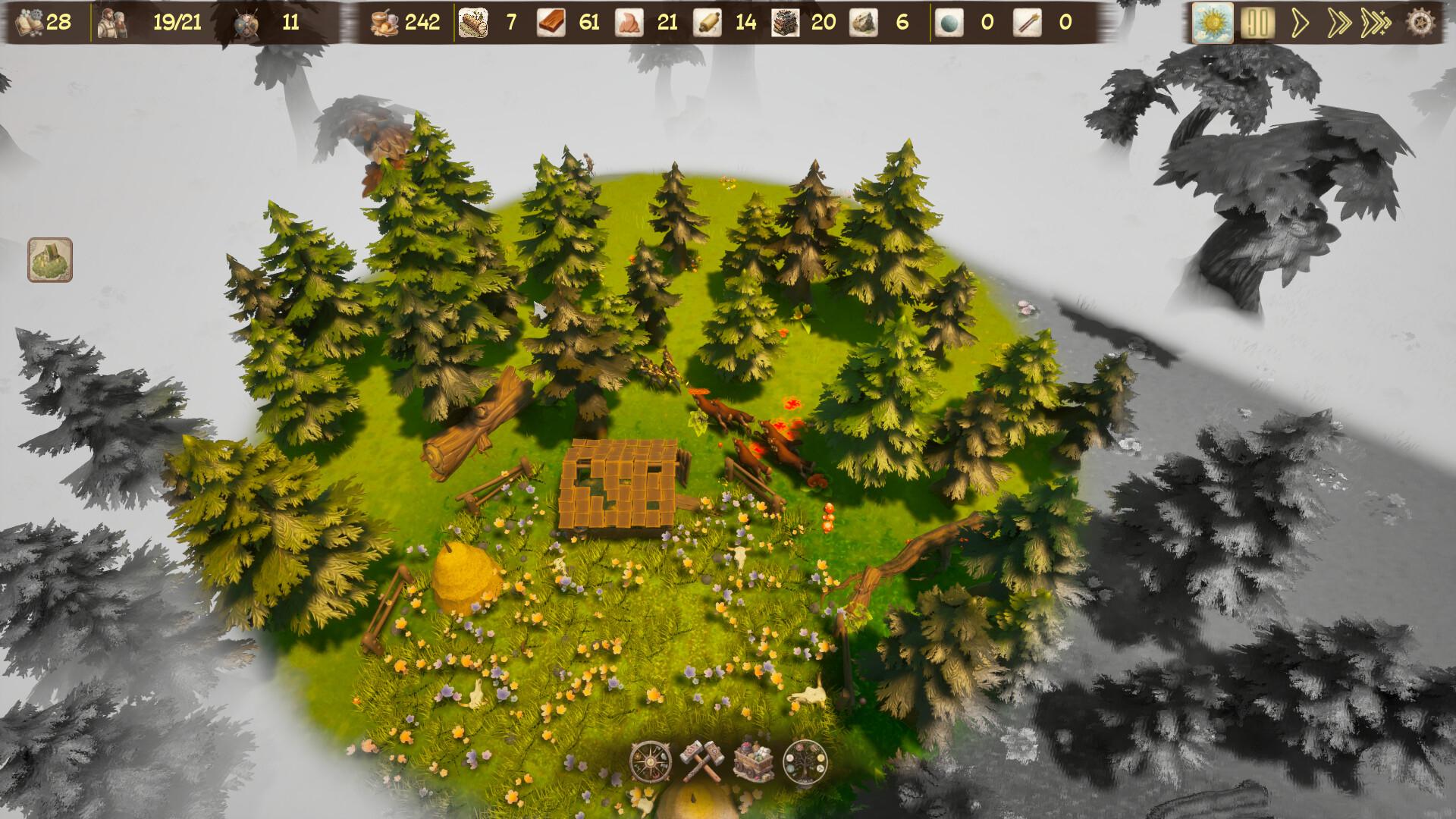Click the dark coal stack resource icon

coord(785,23)
